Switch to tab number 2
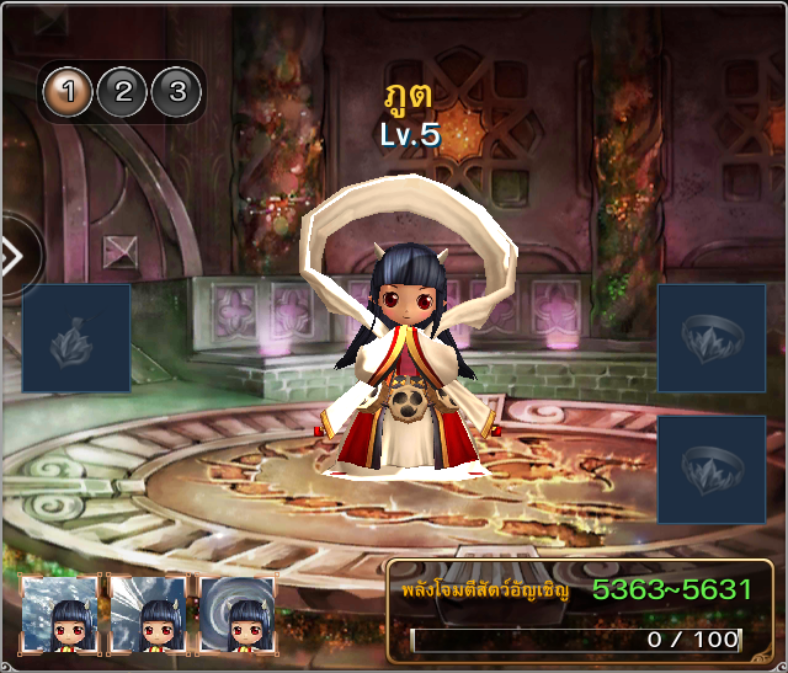This screenshot has height=673, width=788. click(x=123, y=93)
